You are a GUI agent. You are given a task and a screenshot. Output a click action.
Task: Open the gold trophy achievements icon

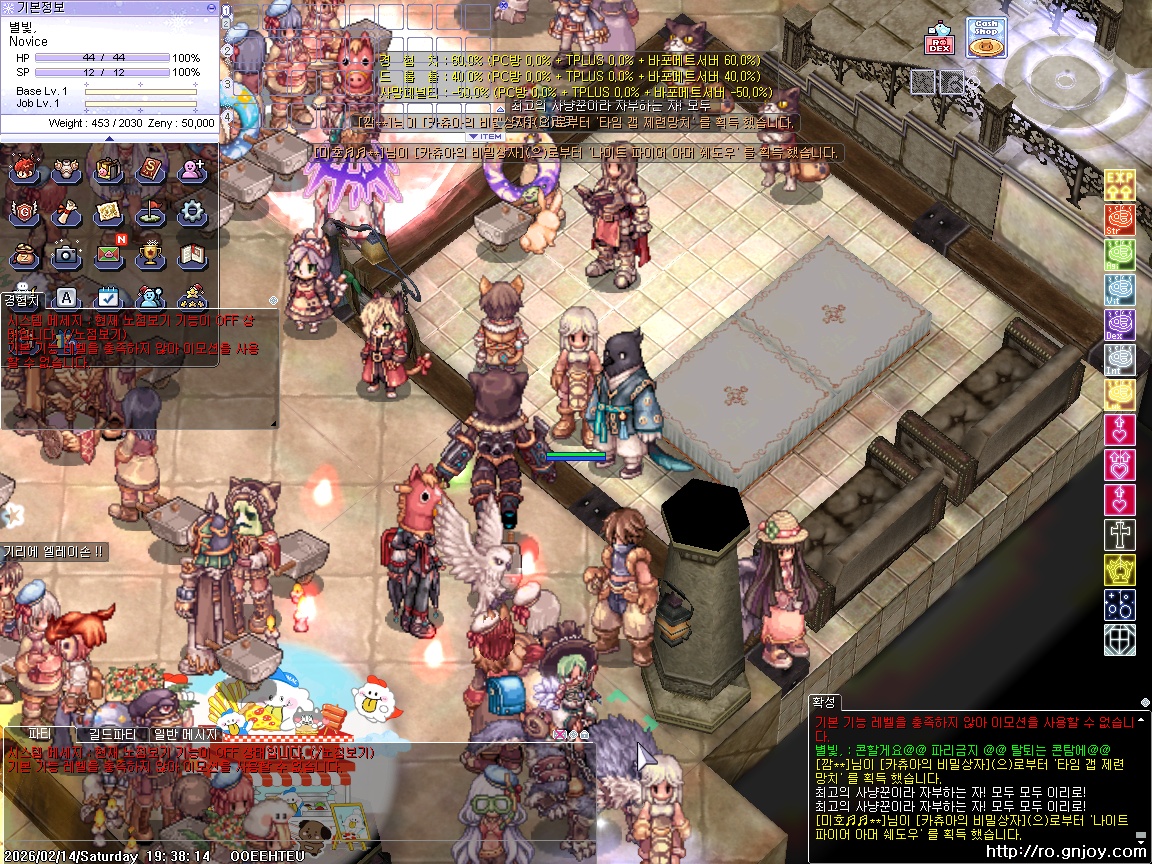[150, 254]
